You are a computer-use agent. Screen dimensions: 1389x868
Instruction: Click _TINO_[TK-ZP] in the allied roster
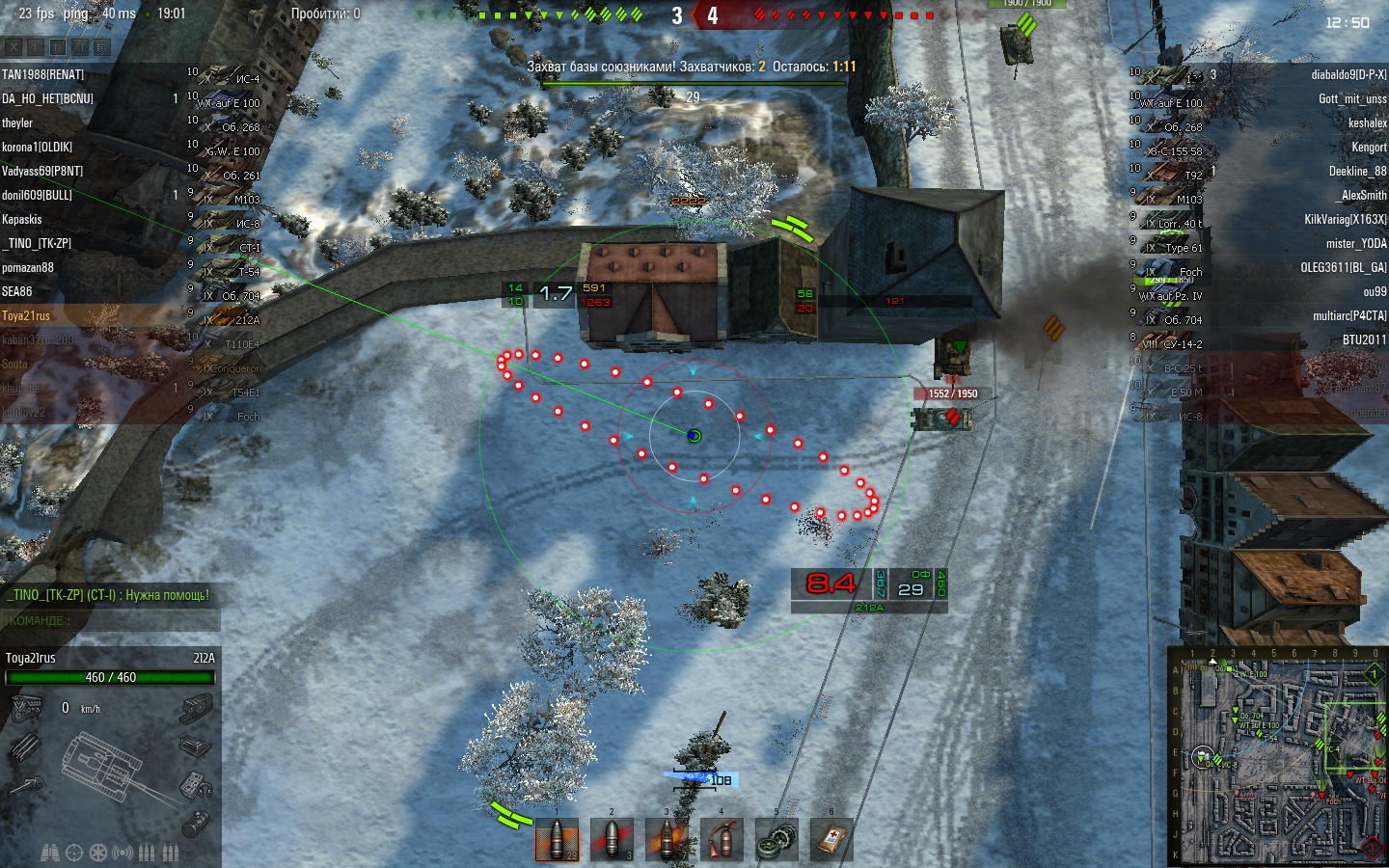click(x=37, y=243)
